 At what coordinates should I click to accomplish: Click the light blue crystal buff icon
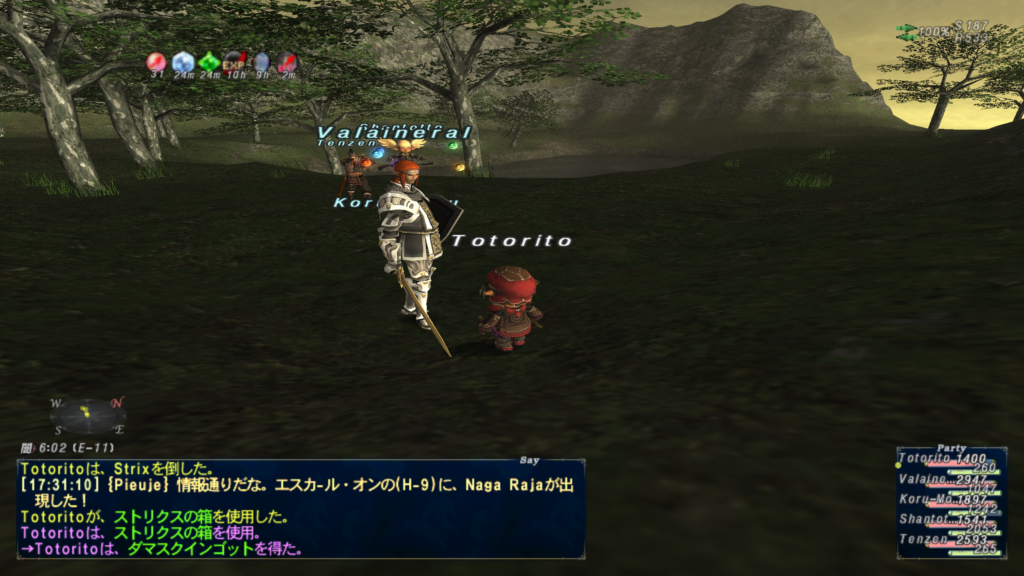pos(183,63)
